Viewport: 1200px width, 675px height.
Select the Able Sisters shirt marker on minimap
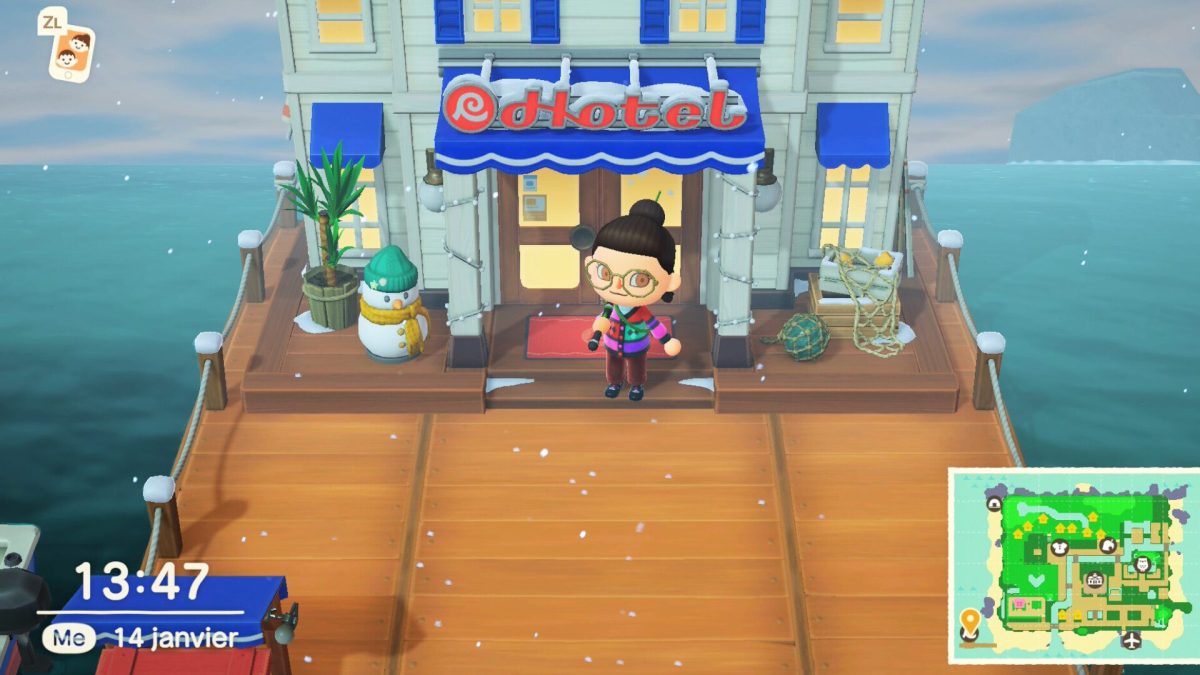coord(1058,547)
